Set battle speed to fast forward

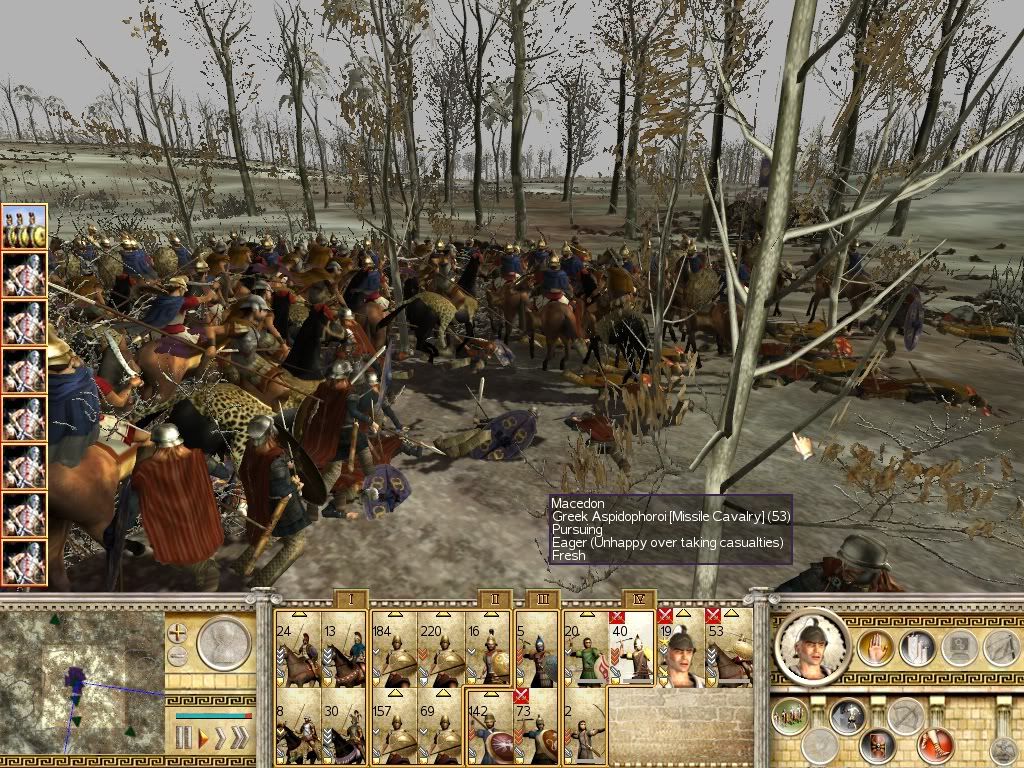pyautogui.click(x=220, y=739)
